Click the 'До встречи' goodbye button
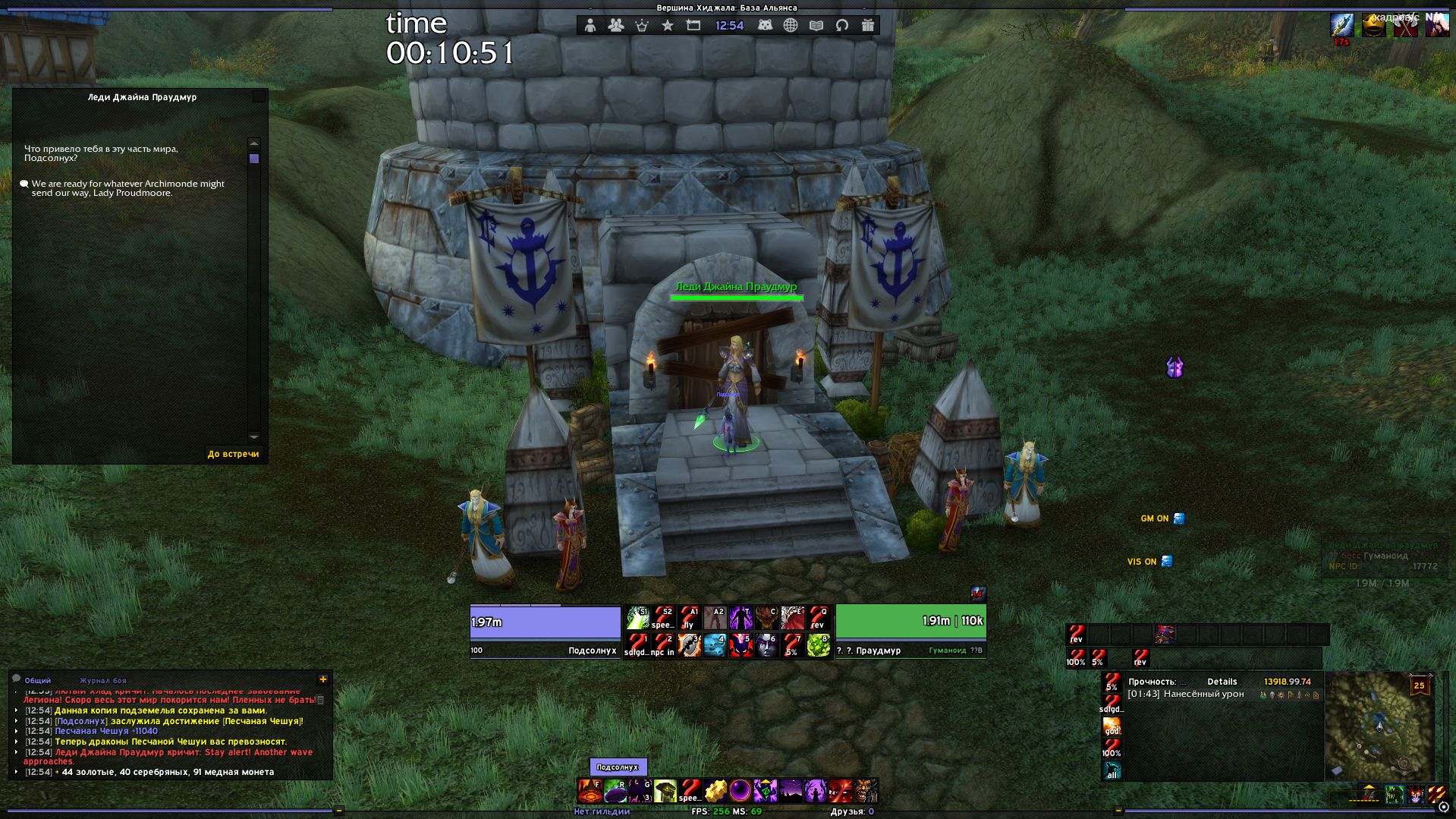Viewport: 1456px width, 819px height. pos(233,454)
